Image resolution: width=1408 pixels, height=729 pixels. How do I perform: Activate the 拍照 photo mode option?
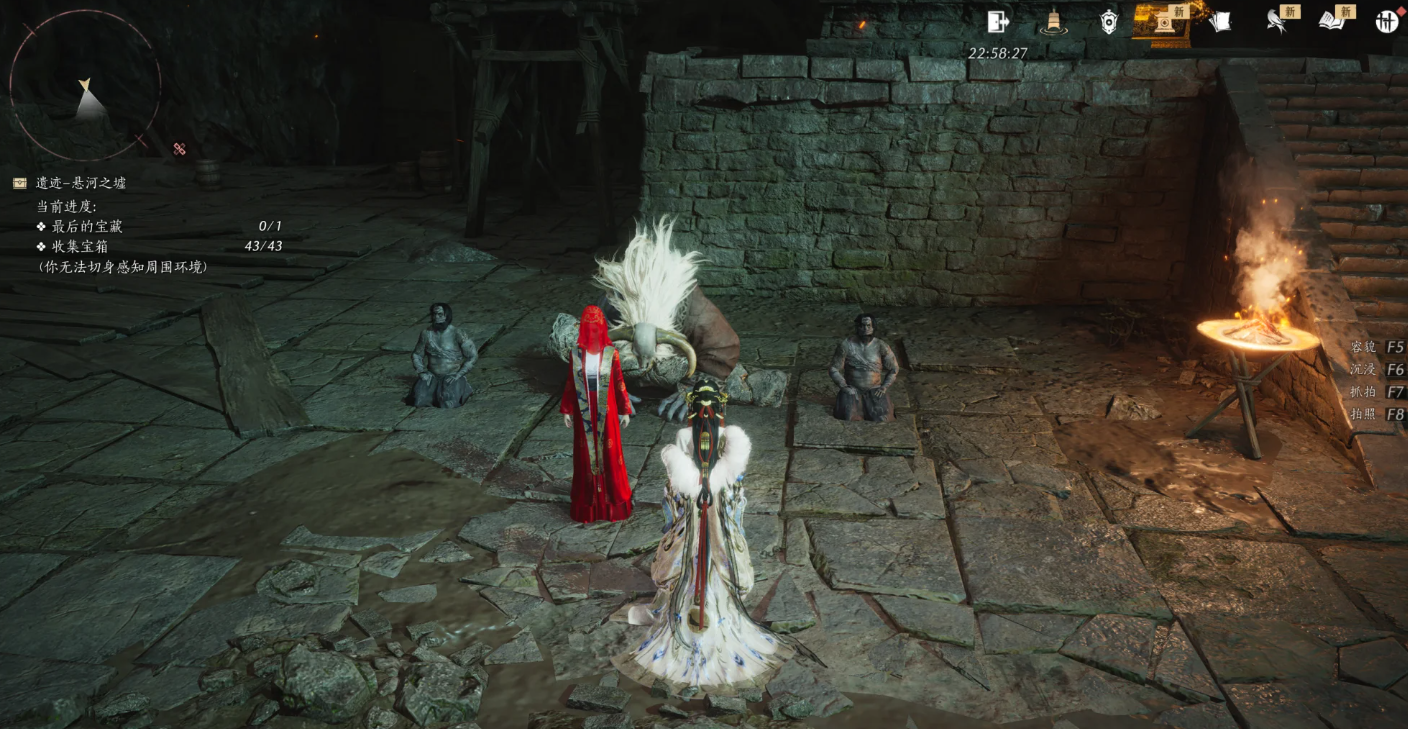[x=1376, y=414]
